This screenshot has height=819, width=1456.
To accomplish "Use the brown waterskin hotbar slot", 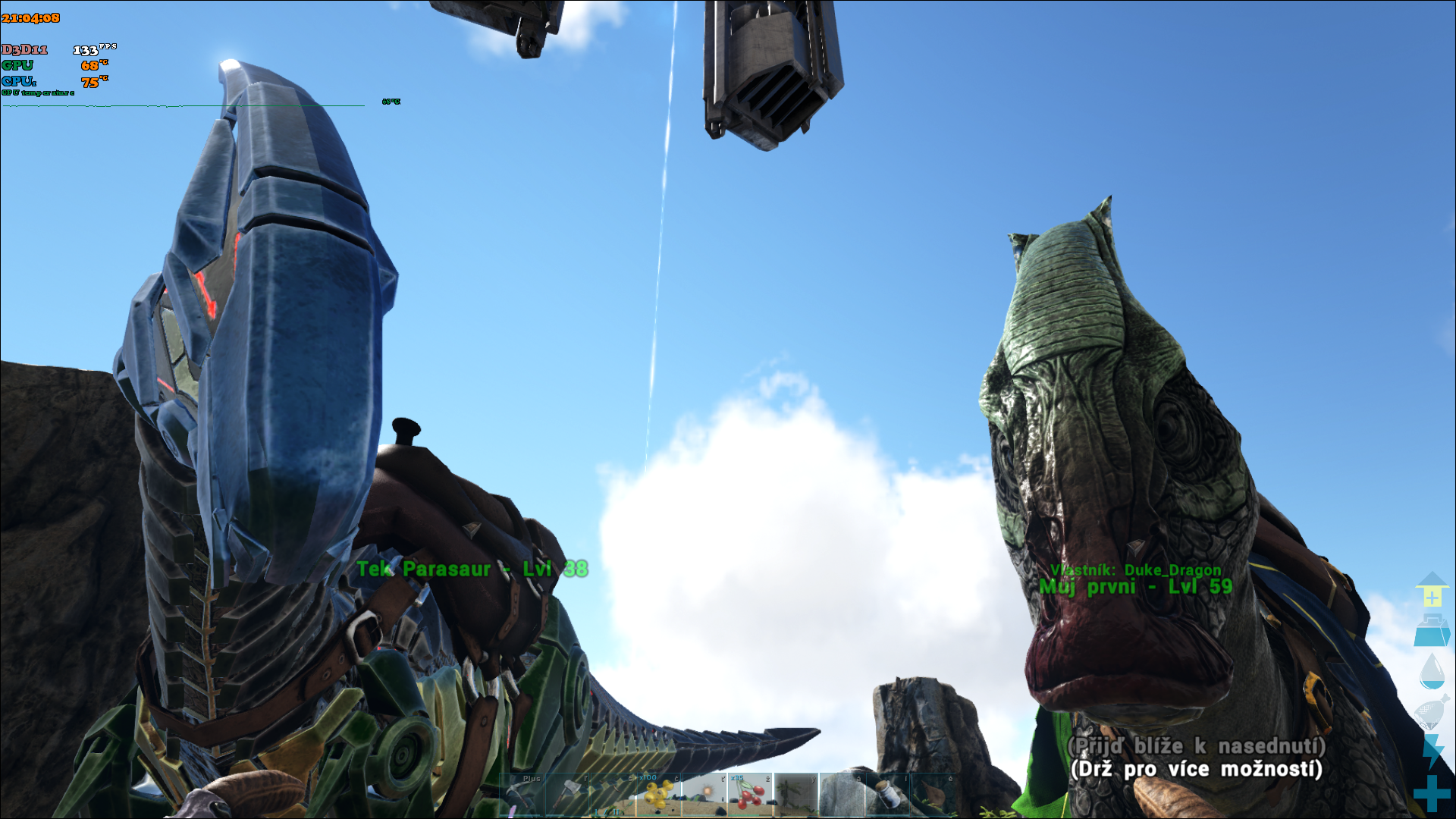I will coord(932,794).
